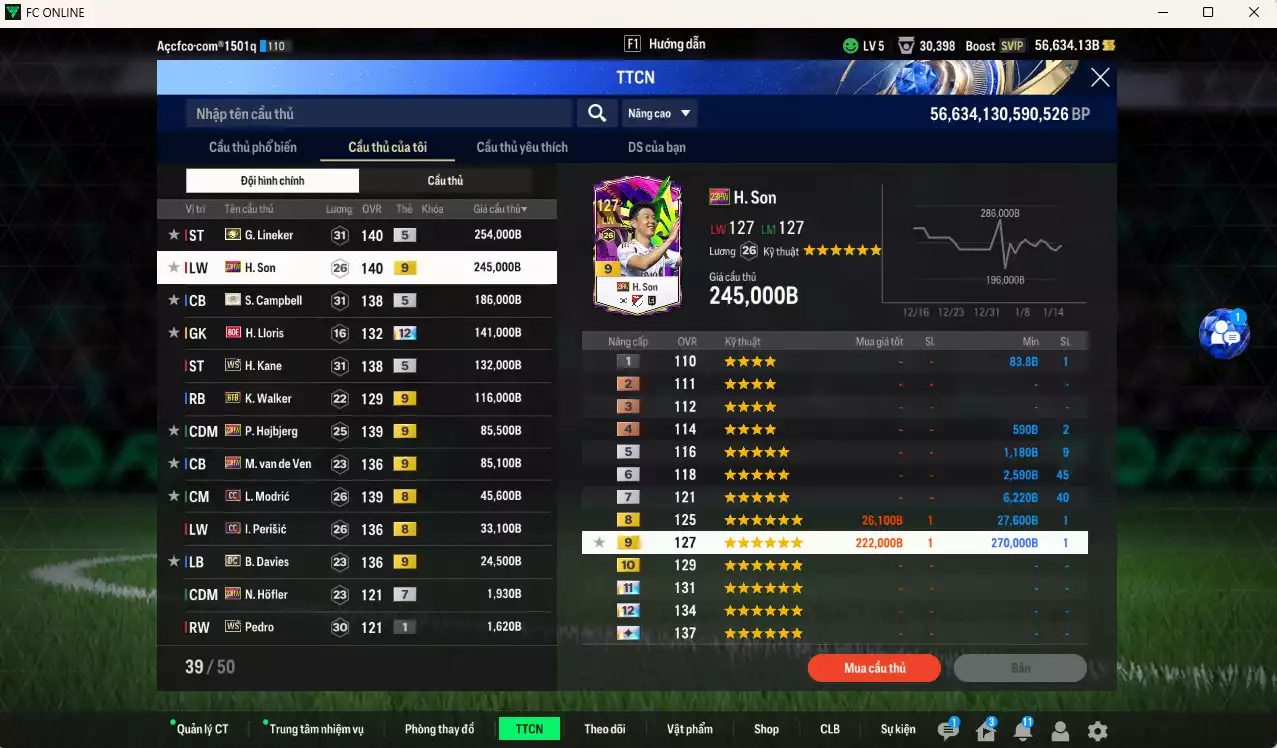The image size is (1277, 748).
Task: Open the Cầu thủ yêu thích tab
Action: point(522,147)
